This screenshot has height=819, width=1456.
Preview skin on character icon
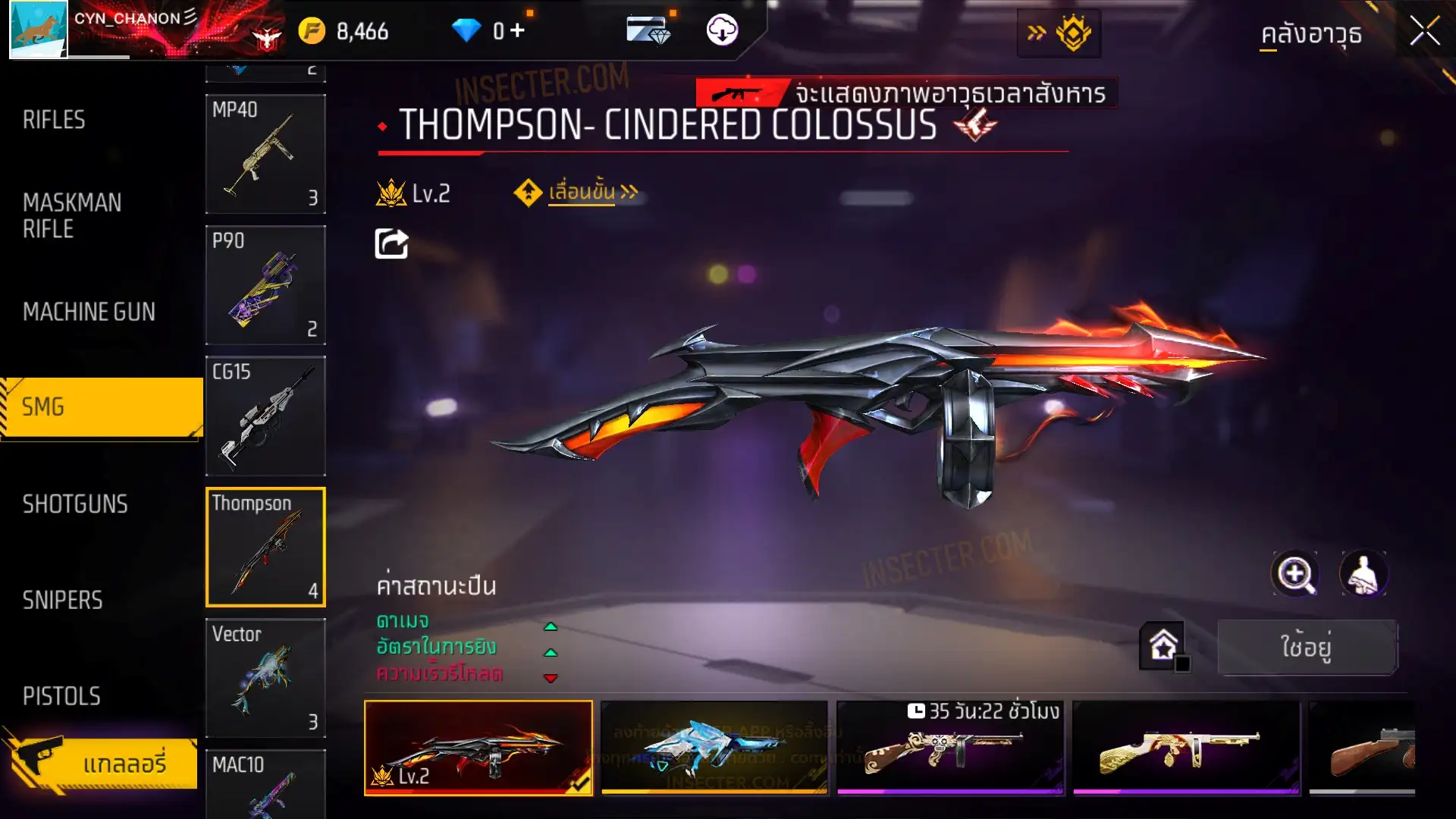click(x=1363, y=574)
